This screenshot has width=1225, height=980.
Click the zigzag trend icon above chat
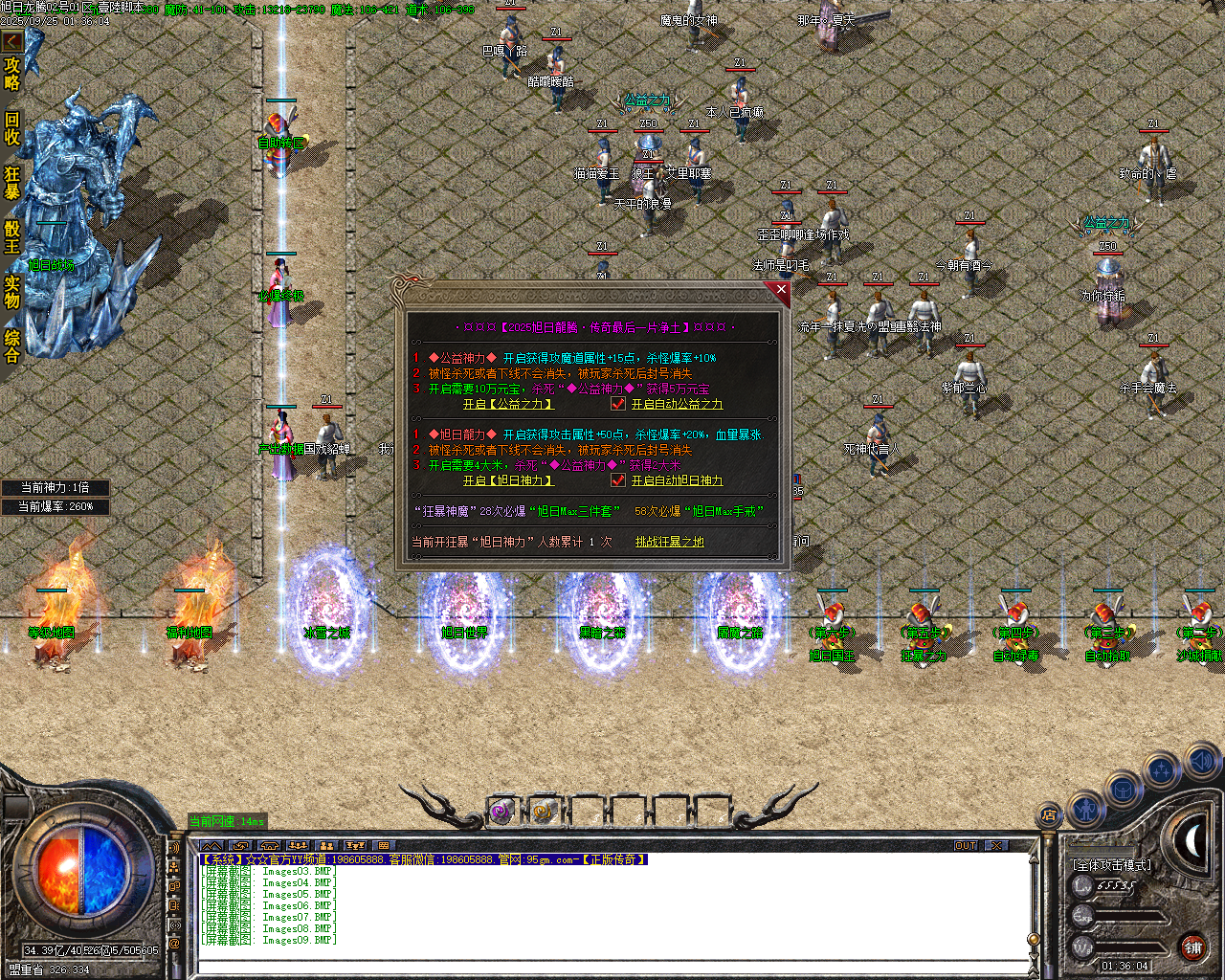(x=212, y=846)
